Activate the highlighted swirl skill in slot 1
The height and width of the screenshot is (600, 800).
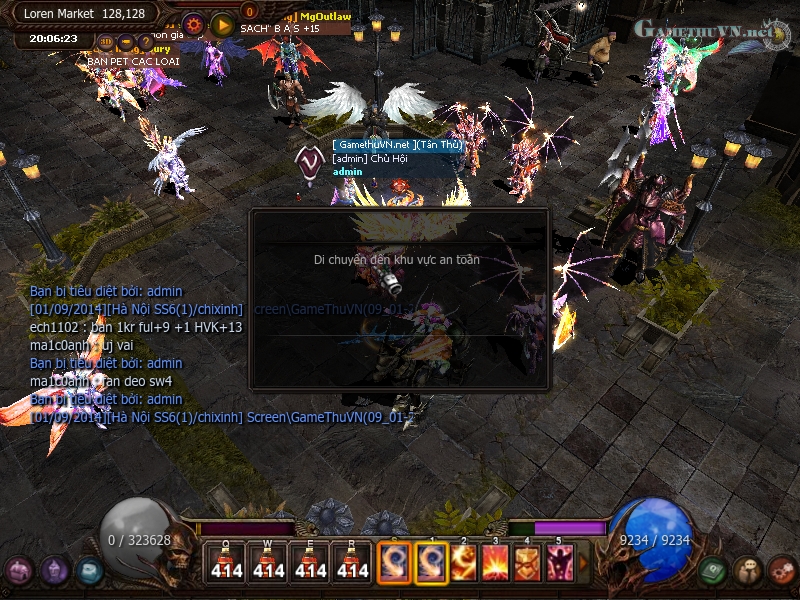pos(431,562)
